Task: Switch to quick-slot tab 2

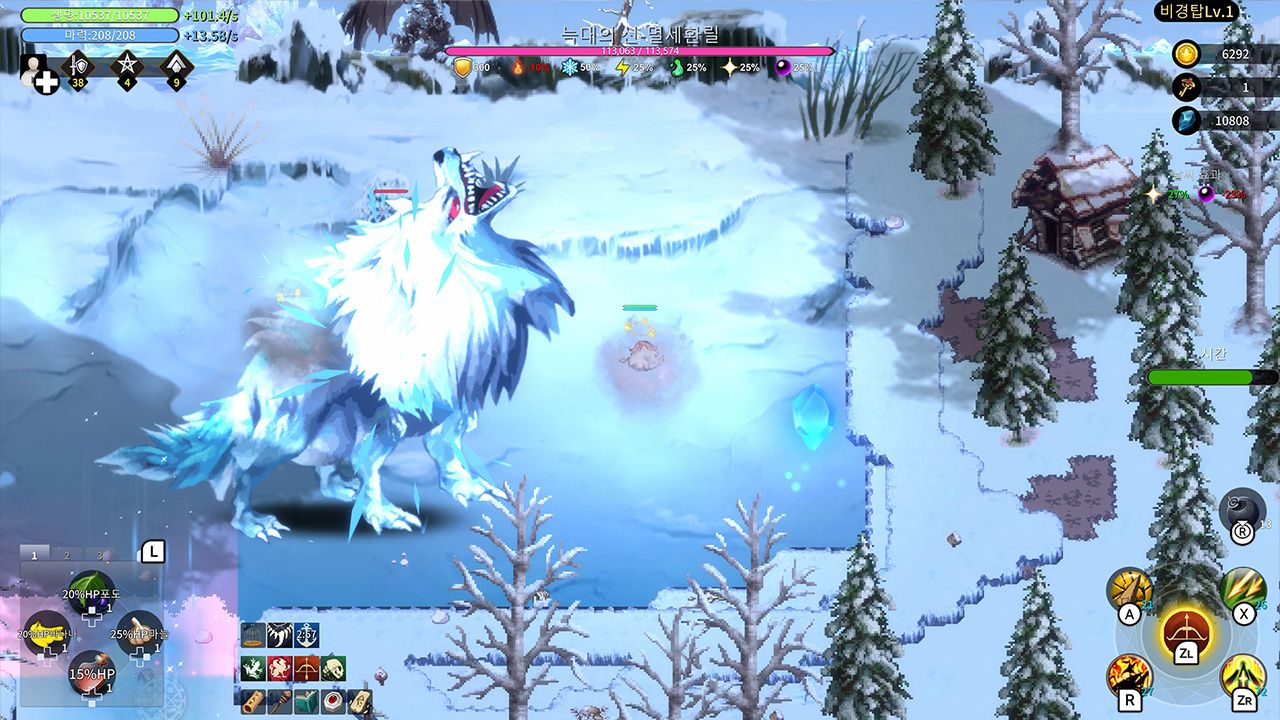Action: pyautogui.click(x=67, y=555)
